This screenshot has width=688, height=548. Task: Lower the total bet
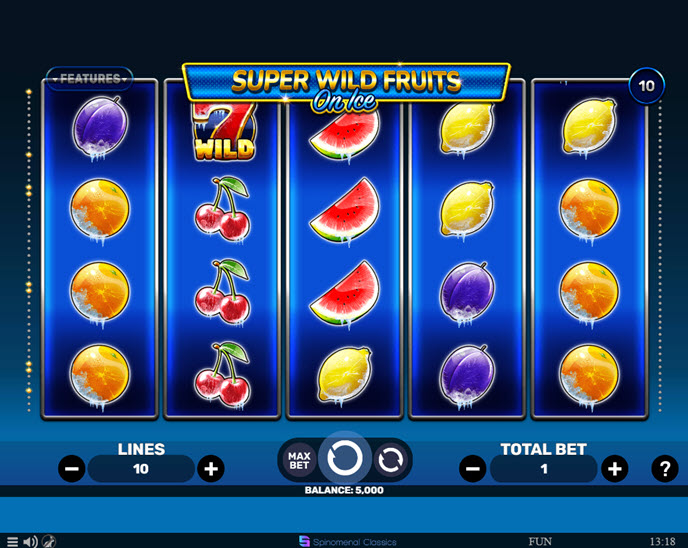(474, 468)
